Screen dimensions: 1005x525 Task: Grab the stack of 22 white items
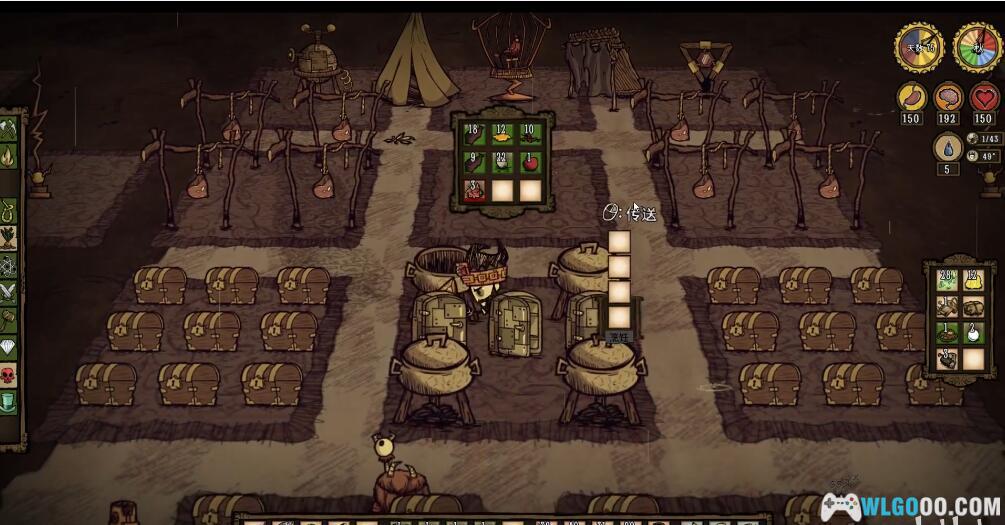tap(503, 161)
